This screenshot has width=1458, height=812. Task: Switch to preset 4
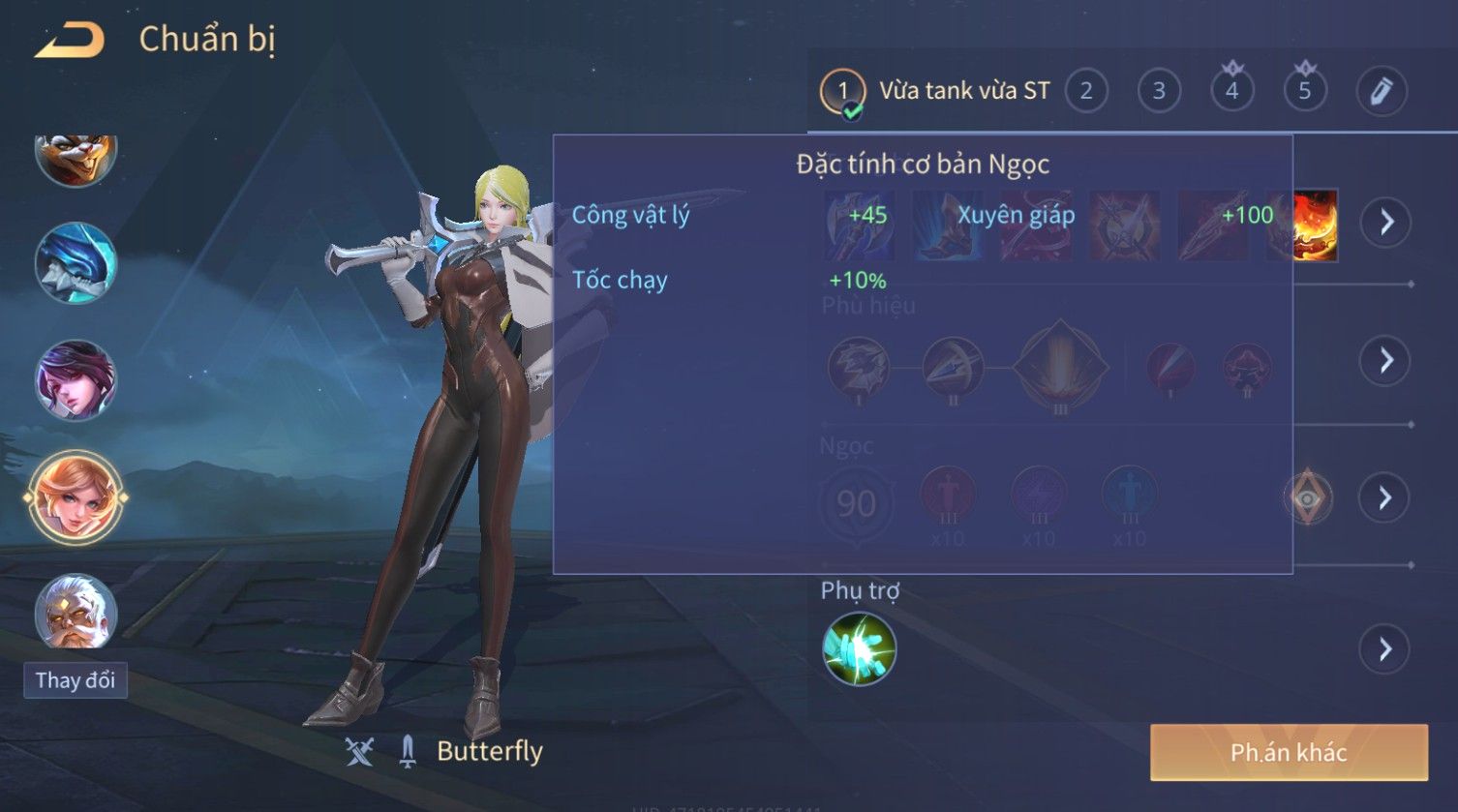click(x=1231, y=92)
